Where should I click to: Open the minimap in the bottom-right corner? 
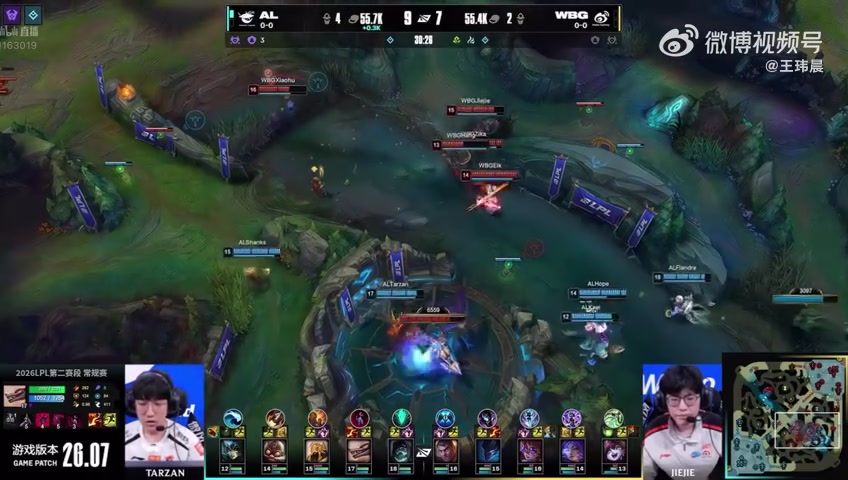785,417
